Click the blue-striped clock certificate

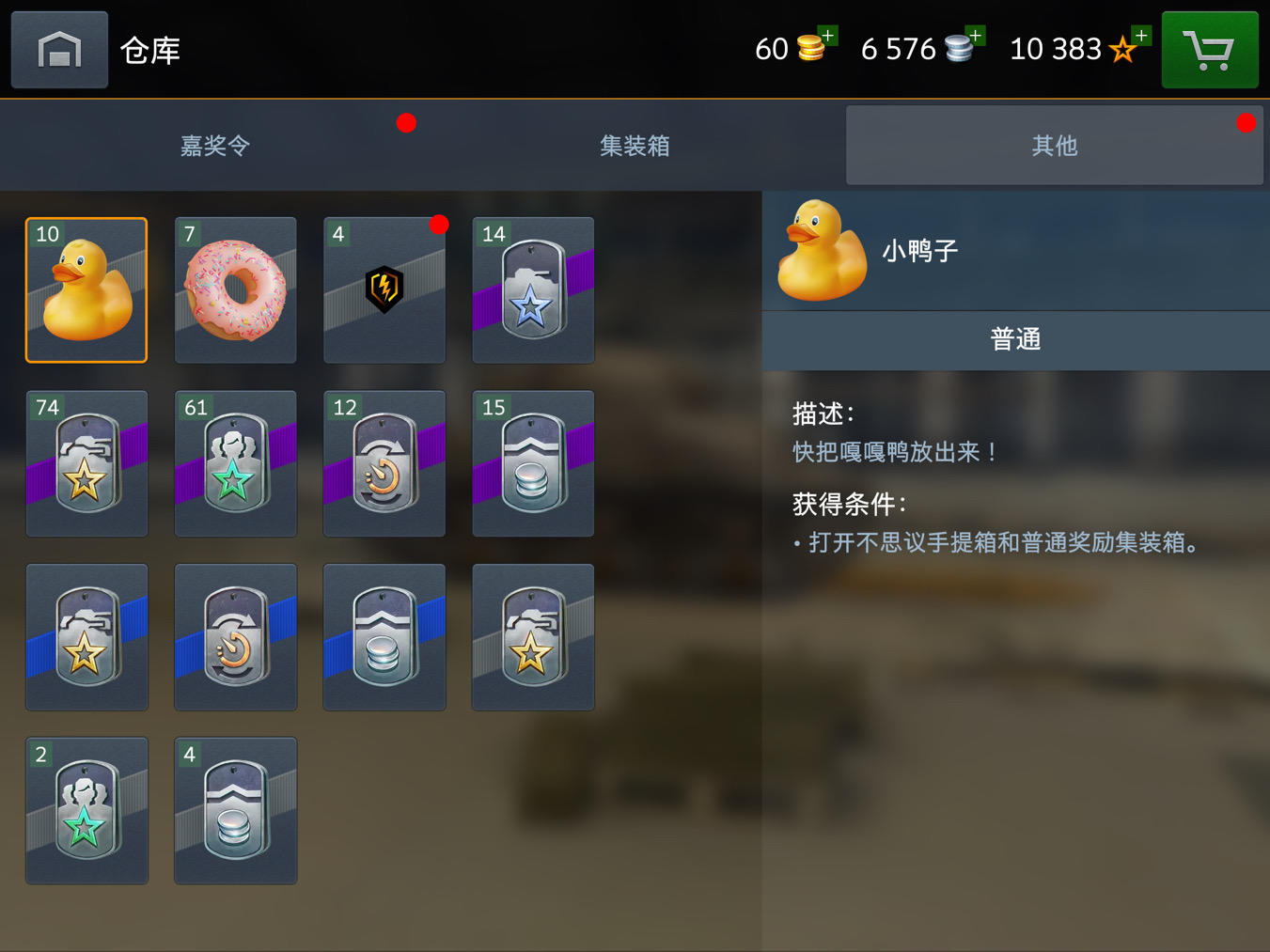[234, 636]
